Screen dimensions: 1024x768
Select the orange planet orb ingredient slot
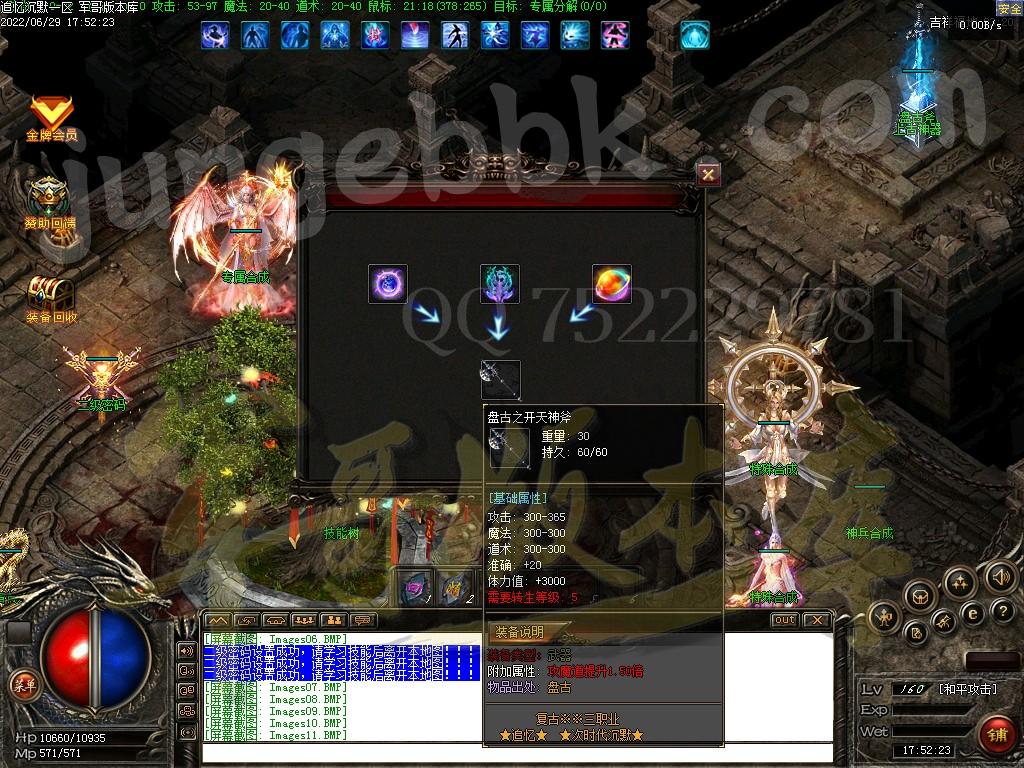[x=611, y=284]
